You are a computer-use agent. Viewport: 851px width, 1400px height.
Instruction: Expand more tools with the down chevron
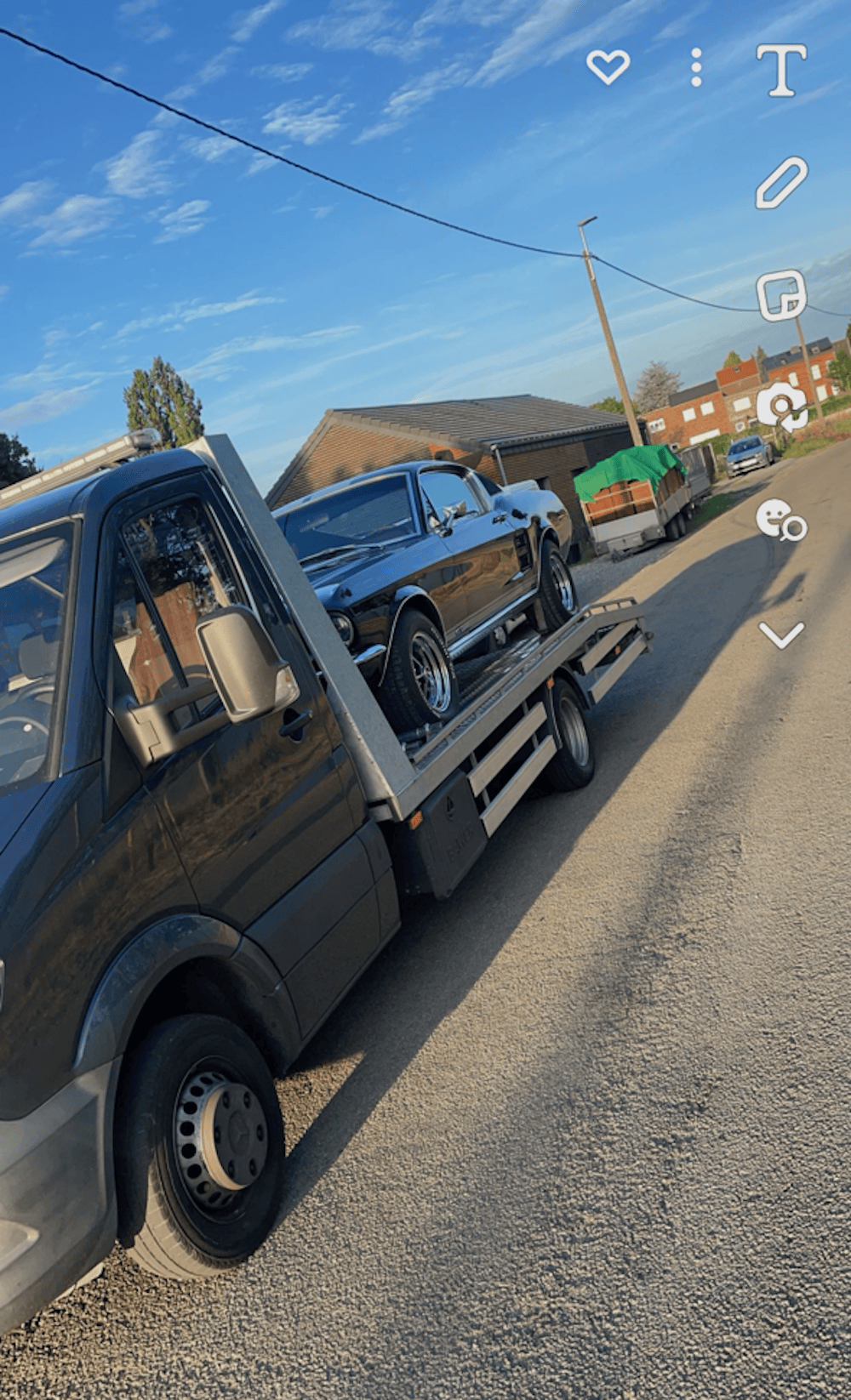tap(781, 635)
